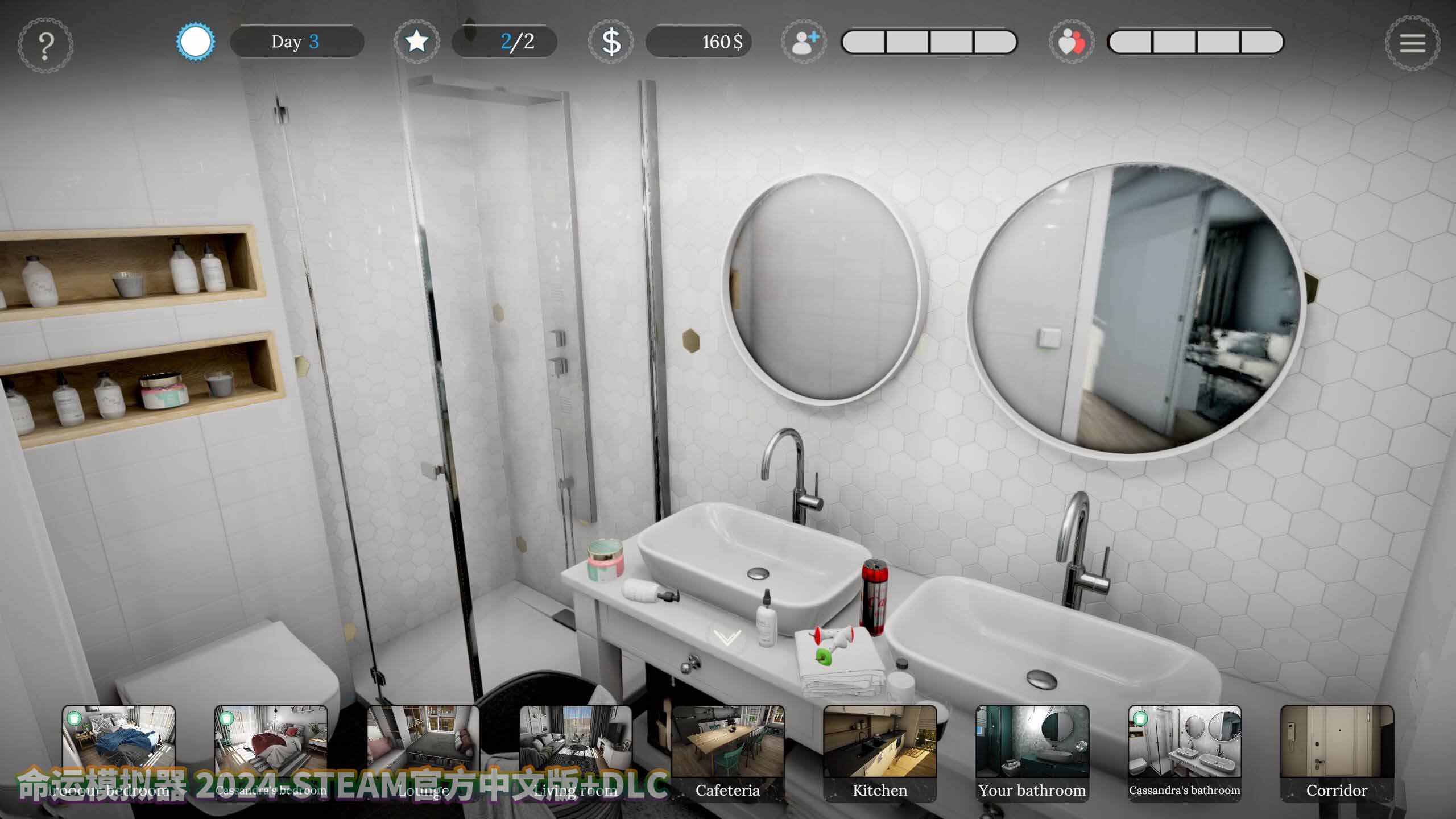Open the hamburger menu
This screenshot has width=1456, height=819.
[1412, 43]
